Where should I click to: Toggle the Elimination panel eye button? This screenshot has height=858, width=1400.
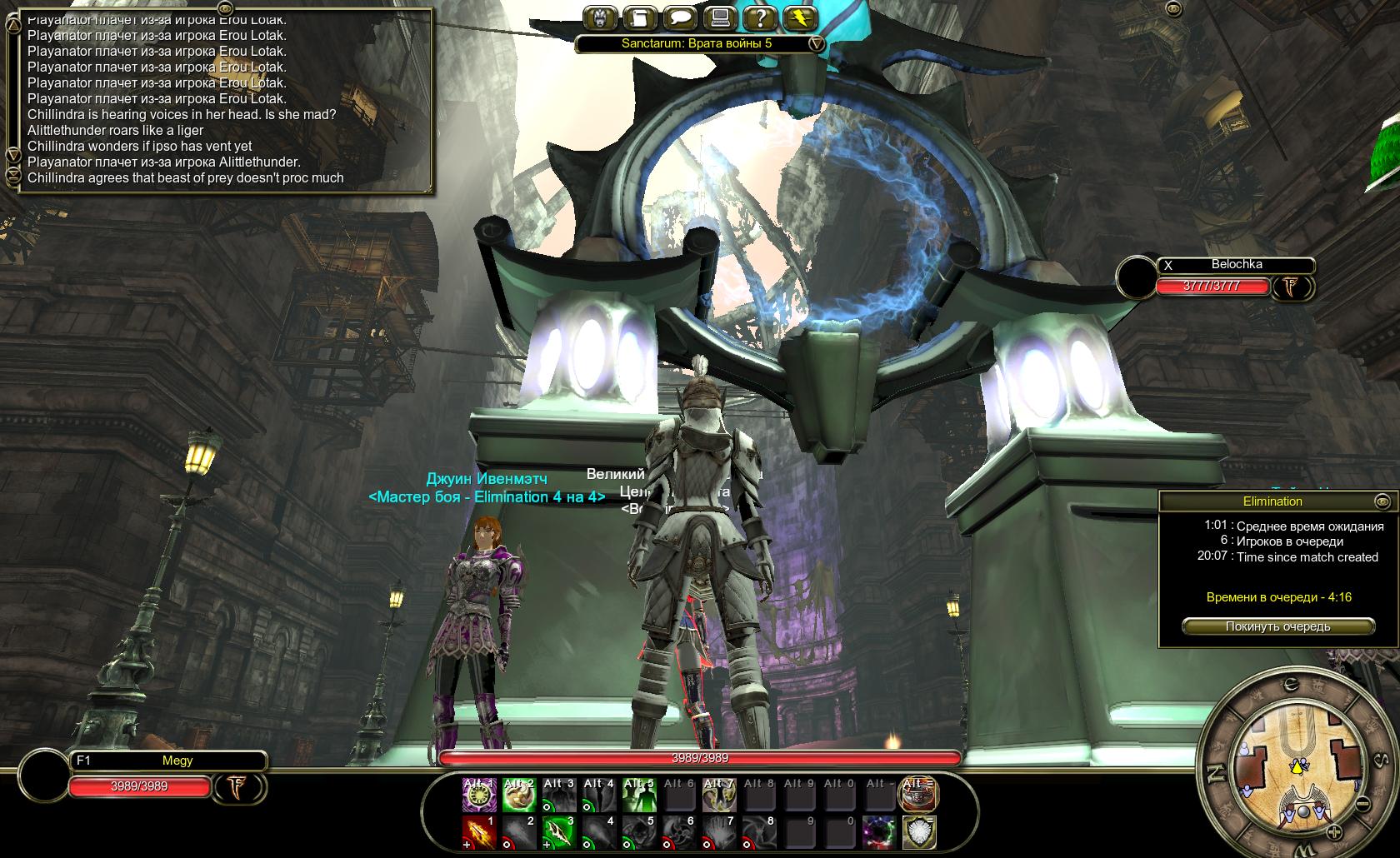pyautogui.click(x=1382, y=501)
